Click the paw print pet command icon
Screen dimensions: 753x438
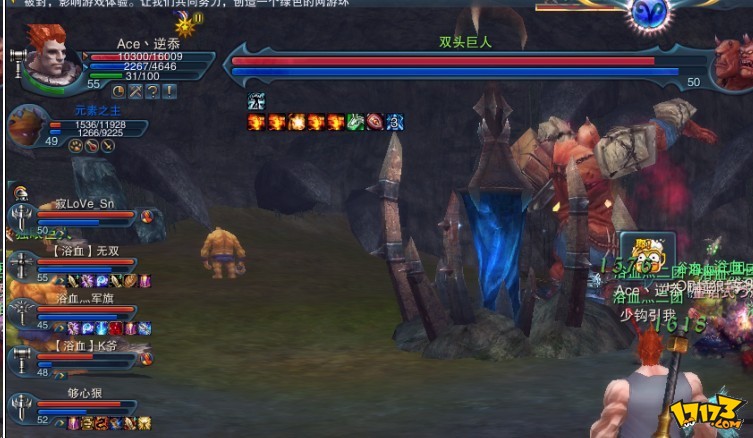(76, 146)
